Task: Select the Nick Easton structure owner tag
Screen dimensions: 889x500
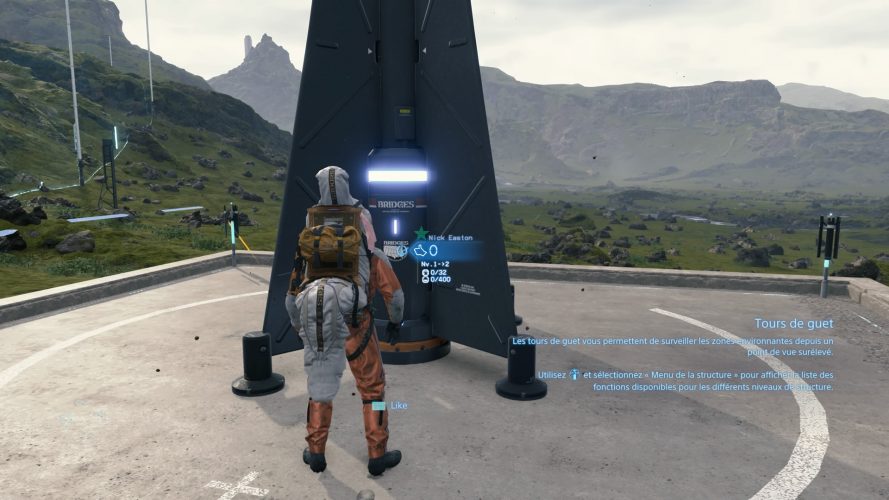Action: pos(452,237)
